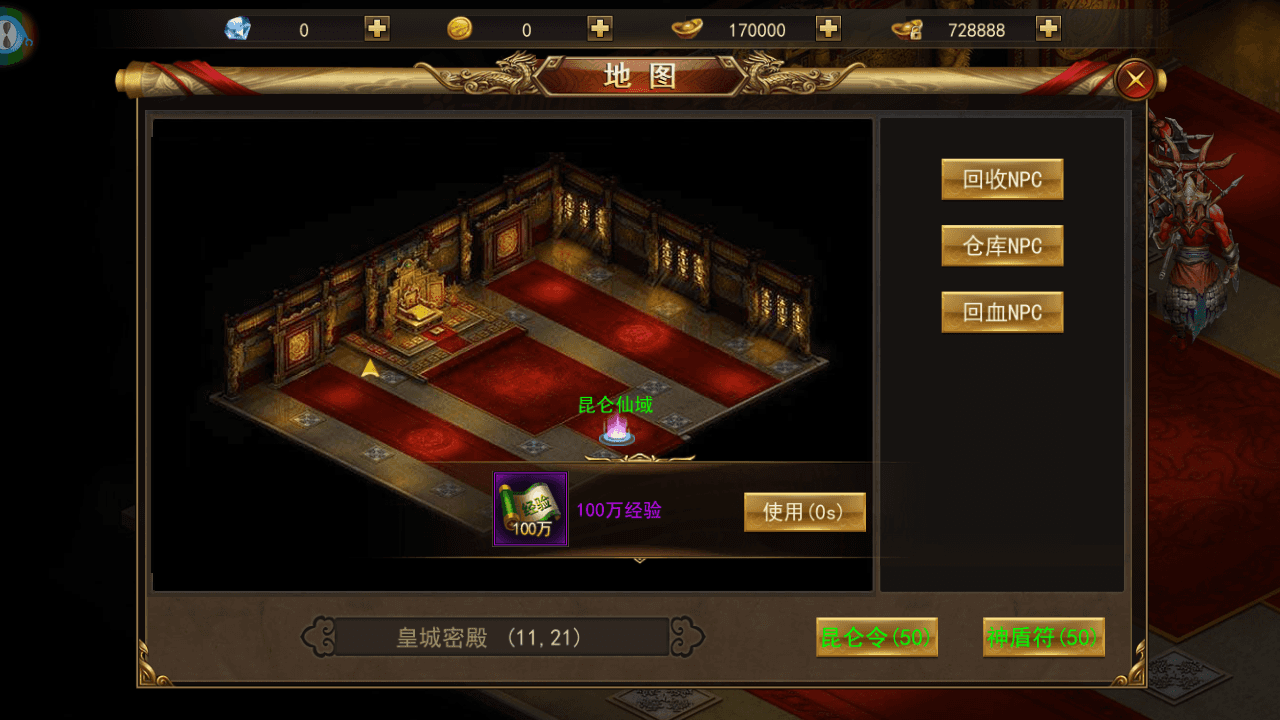Select the 100万经验 experience scroll icon
Image resolution: width=1280 pixels, height=720 pixels.
(529, 510)
